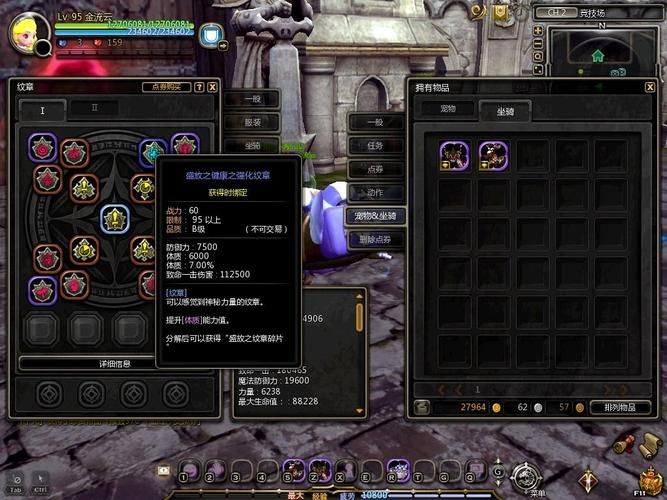Select the 坐骑 mounts tab
Viewport: 667px width, 500px height.
click(x=504, y=110)
